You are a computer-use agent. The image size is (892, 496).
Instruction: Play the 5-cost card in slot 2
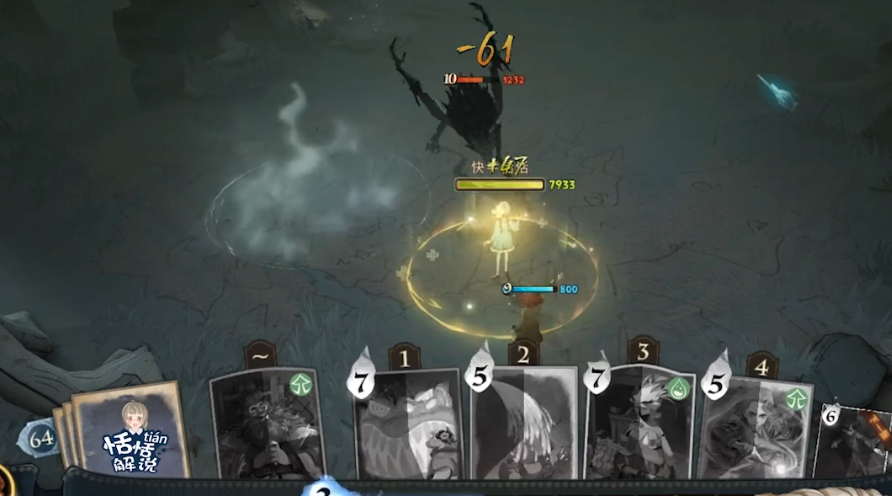tap(525, 424)
